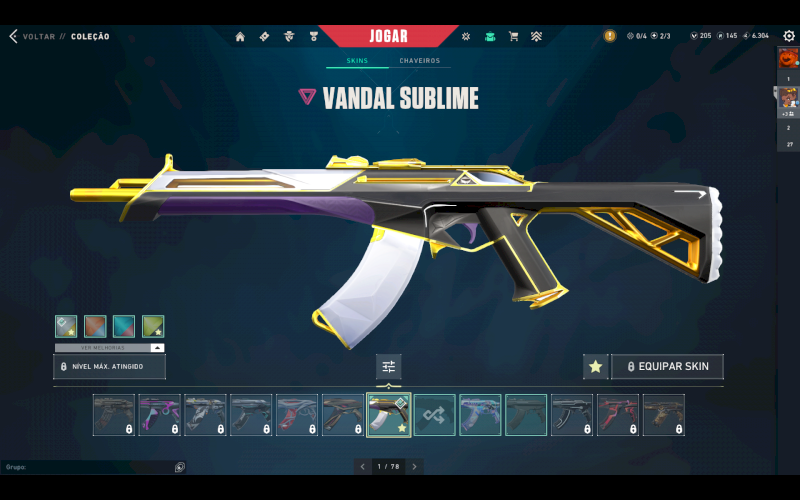The width and height of the screenshot is (800, 500).
Task: Click the red JOGAR play button
Action: click(x=389, y=36)
